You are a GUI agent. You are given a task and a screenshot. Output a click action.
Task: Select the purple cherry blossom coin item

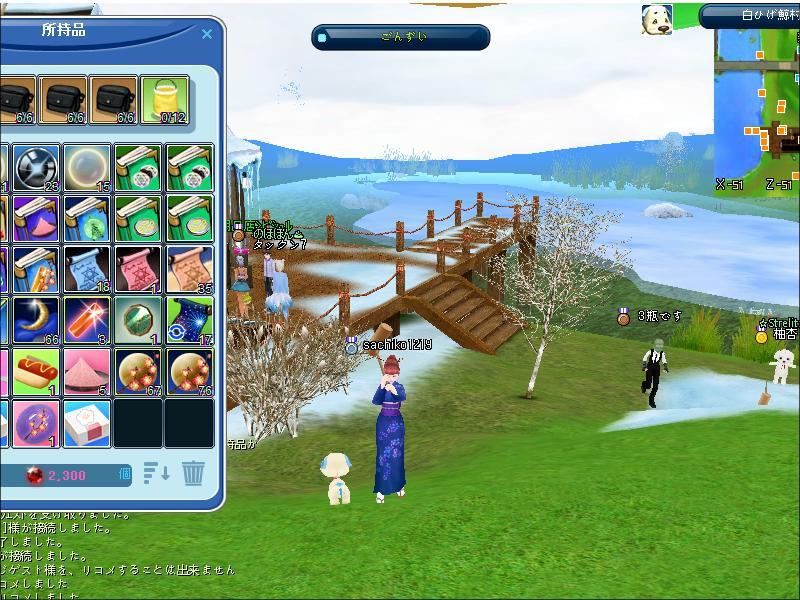pyautogui.click(x=37, y=423)
